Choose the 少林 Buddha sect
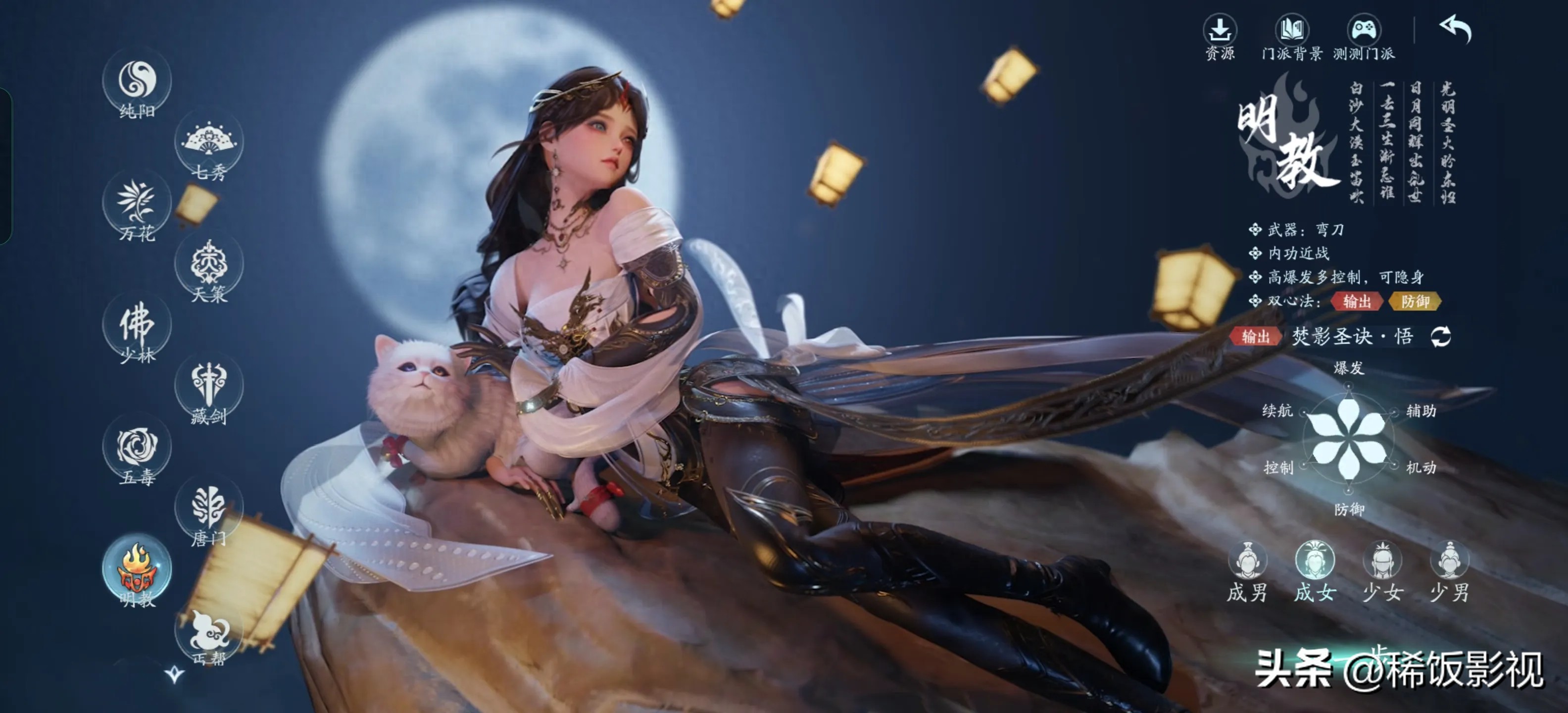Screen dimensions: 1568x713 pos(137,326)
